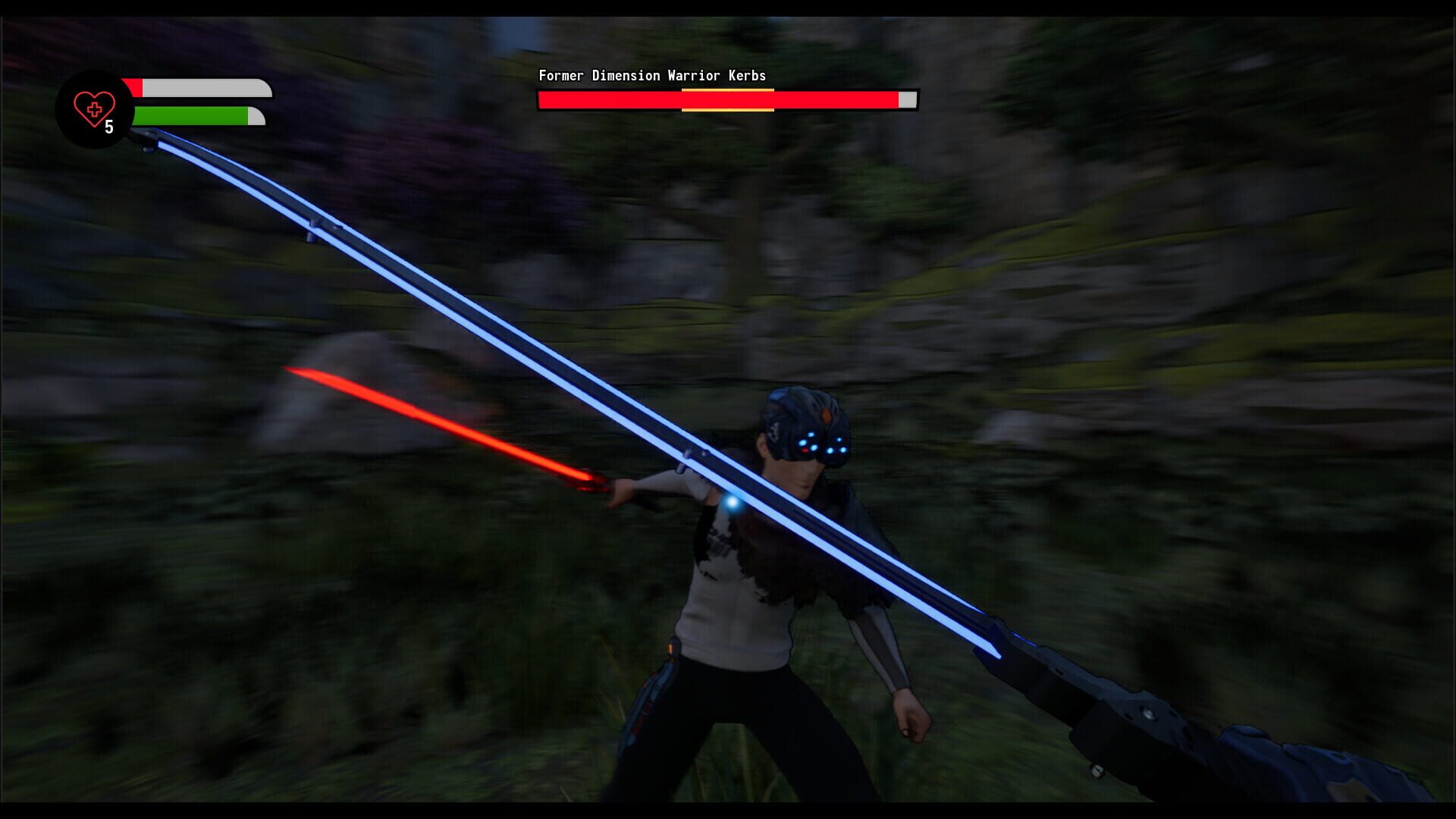This screenshot has width=1456, height=819.
Task: Toggle the green stamina bar
Action: click(190, 114)
